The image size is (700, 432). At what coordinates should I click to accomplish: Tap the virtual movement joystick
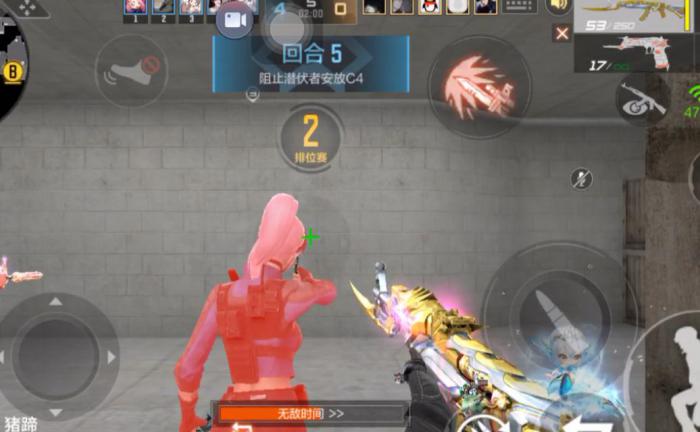(56, 356)
